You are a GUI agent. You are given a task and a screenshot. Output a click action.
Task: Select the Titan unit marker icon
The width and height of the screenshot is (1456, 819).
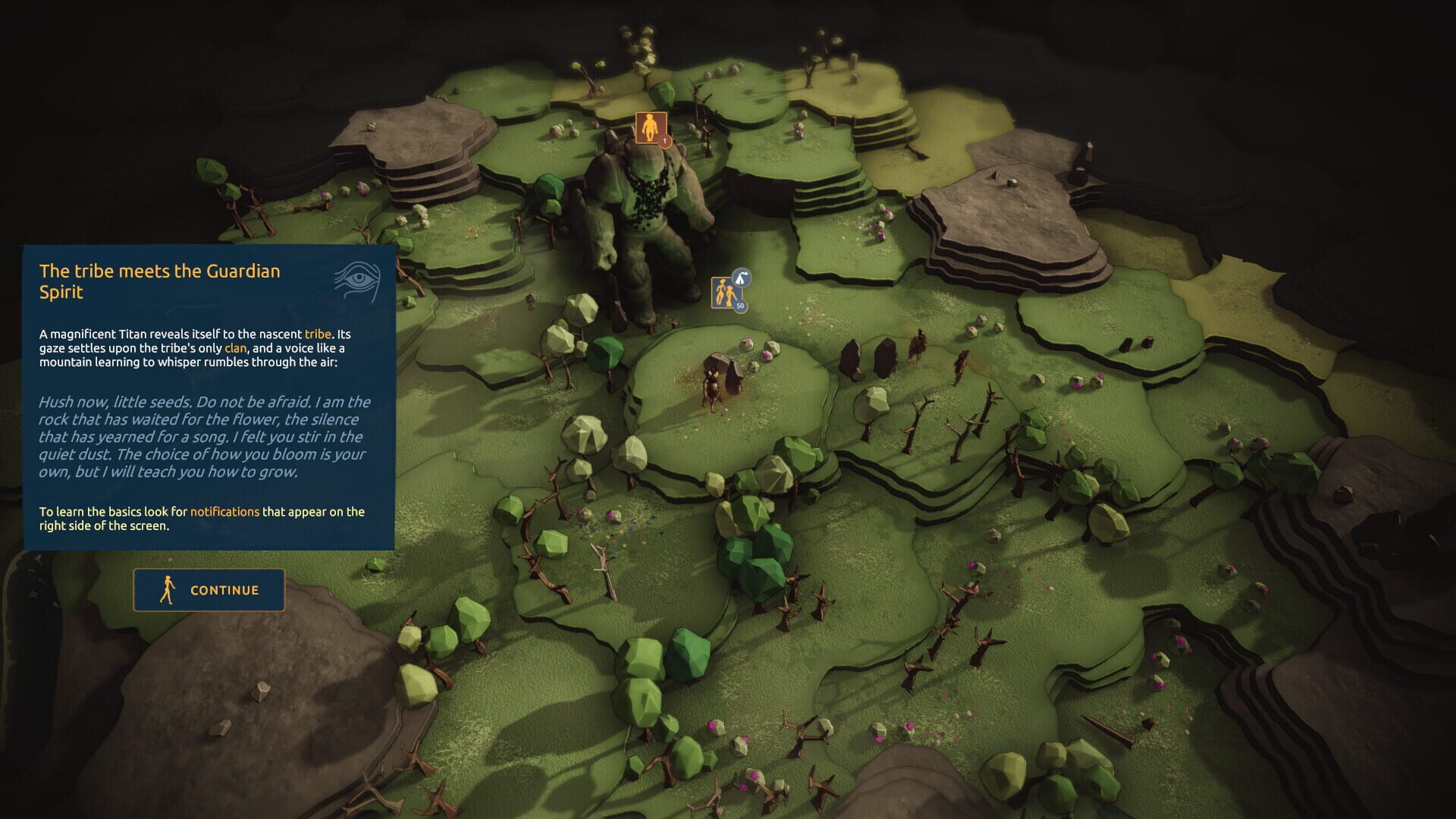pos(650,128)
